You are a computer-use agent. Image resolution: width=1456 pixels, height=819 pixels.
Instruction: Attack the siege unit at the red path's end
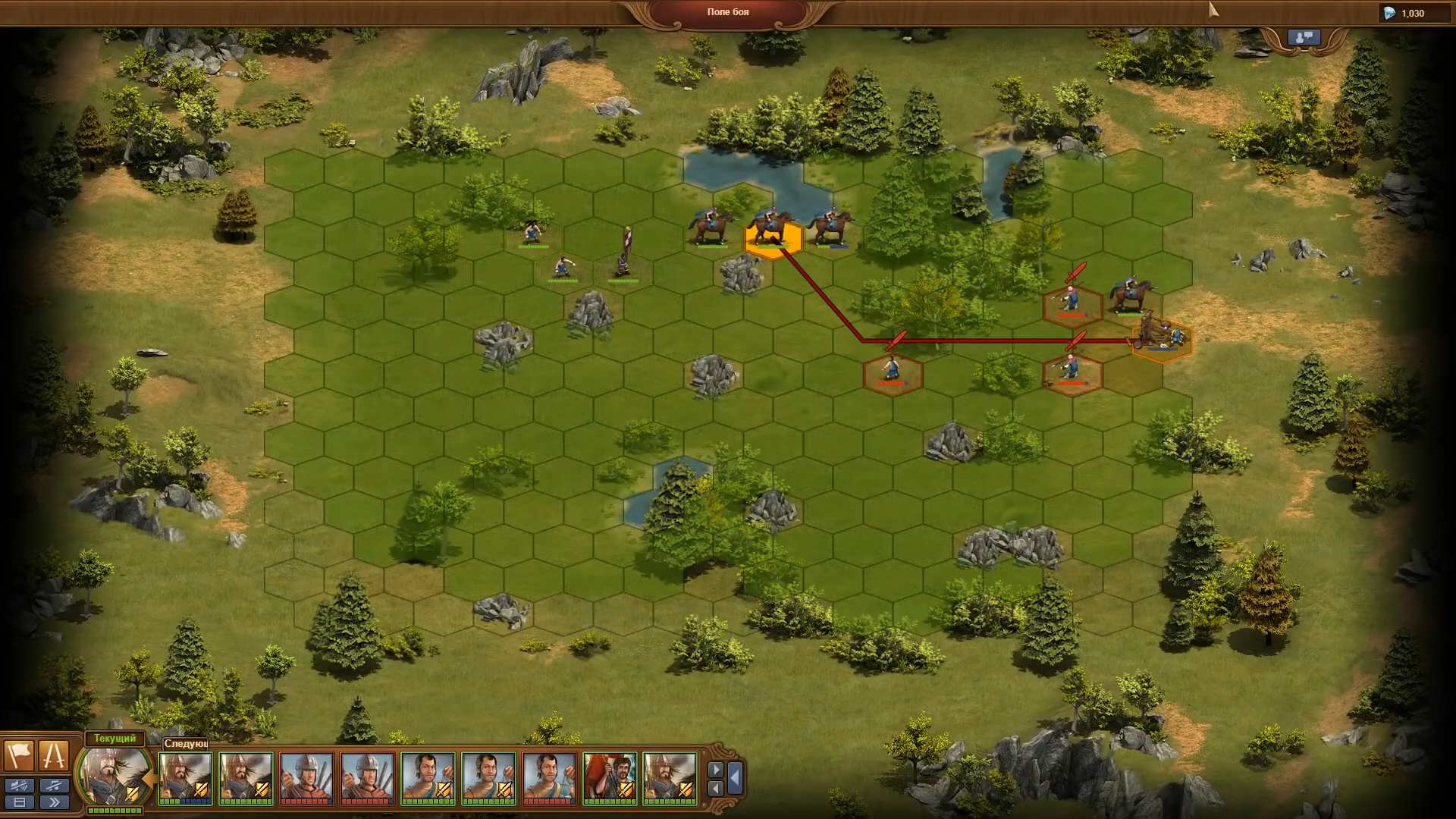pyautogui.click(x=1162, y=337)
